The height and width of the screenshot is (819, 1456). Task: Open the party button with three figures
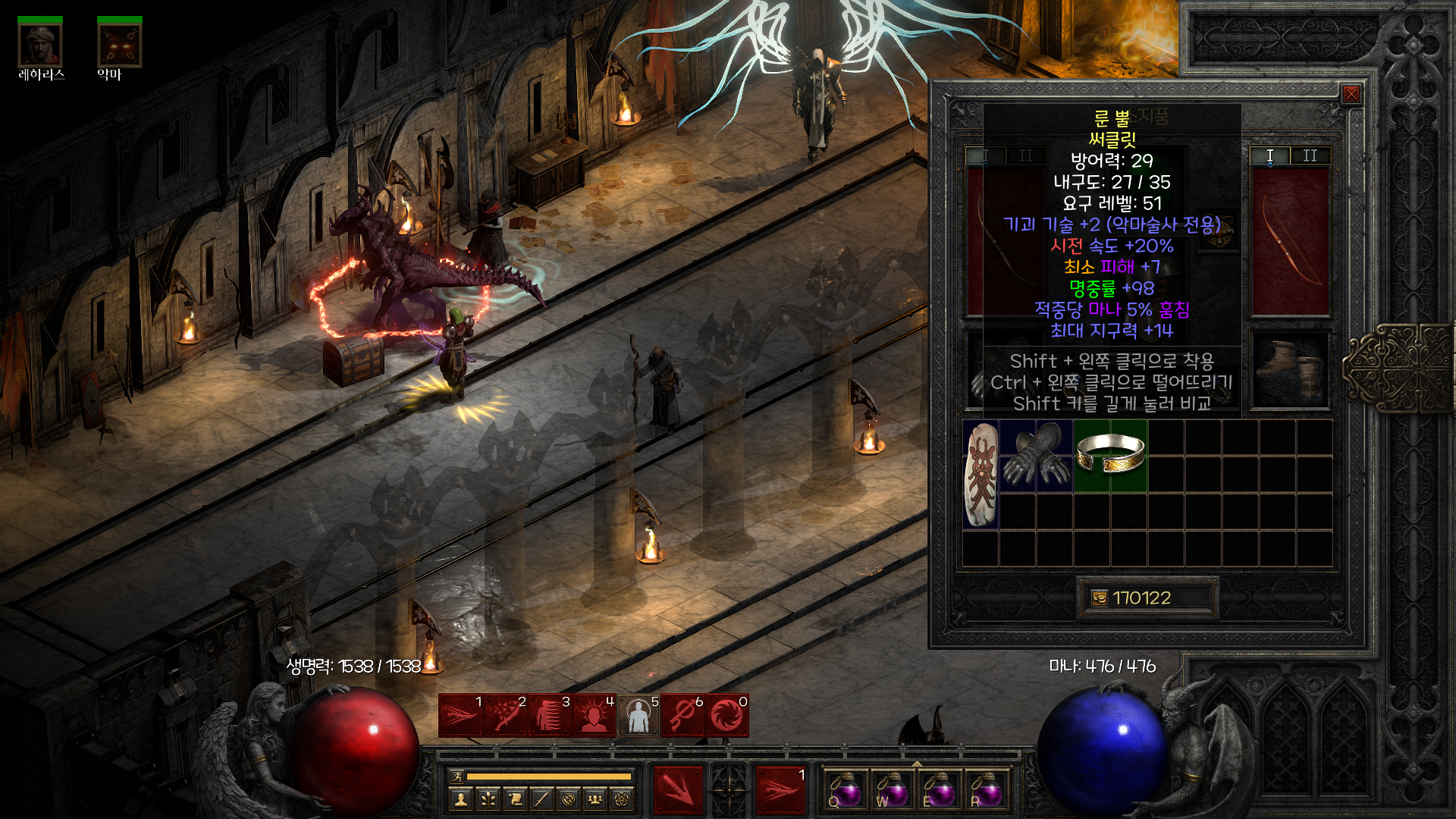595,799
